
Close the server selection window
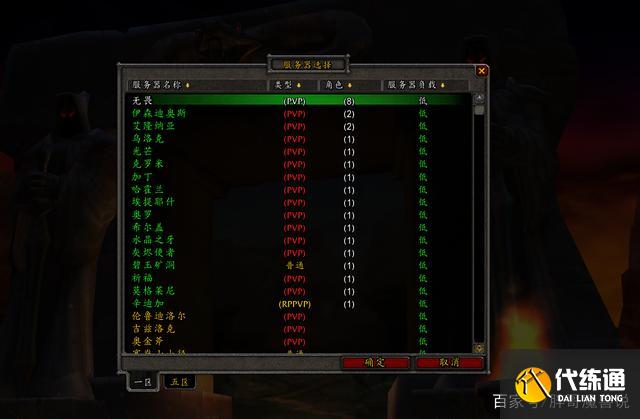pyautogui.click(x=482, y=71)
